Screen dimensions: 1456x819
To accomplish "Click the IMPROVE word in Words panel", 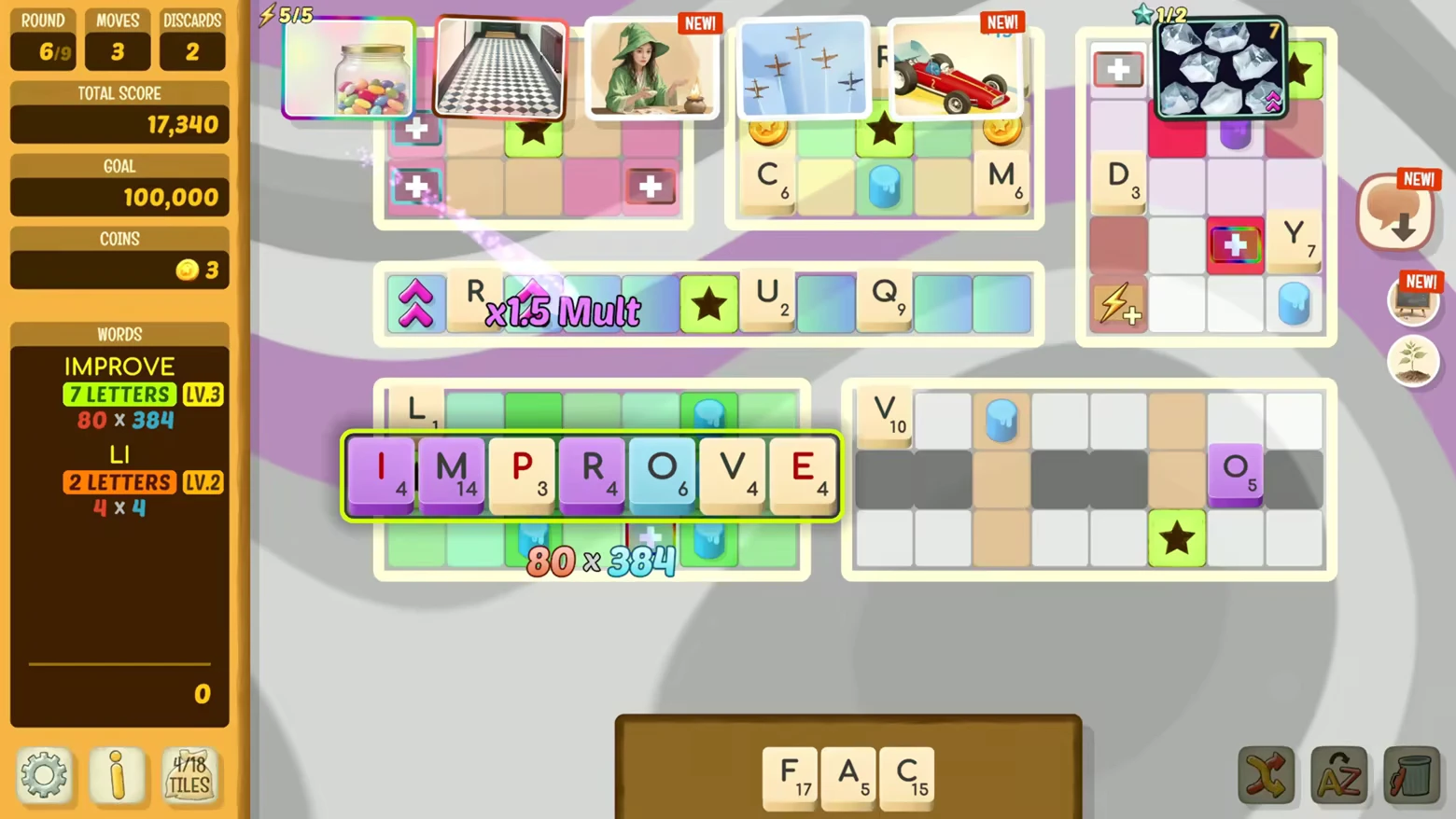I will [x=119, y=367].
